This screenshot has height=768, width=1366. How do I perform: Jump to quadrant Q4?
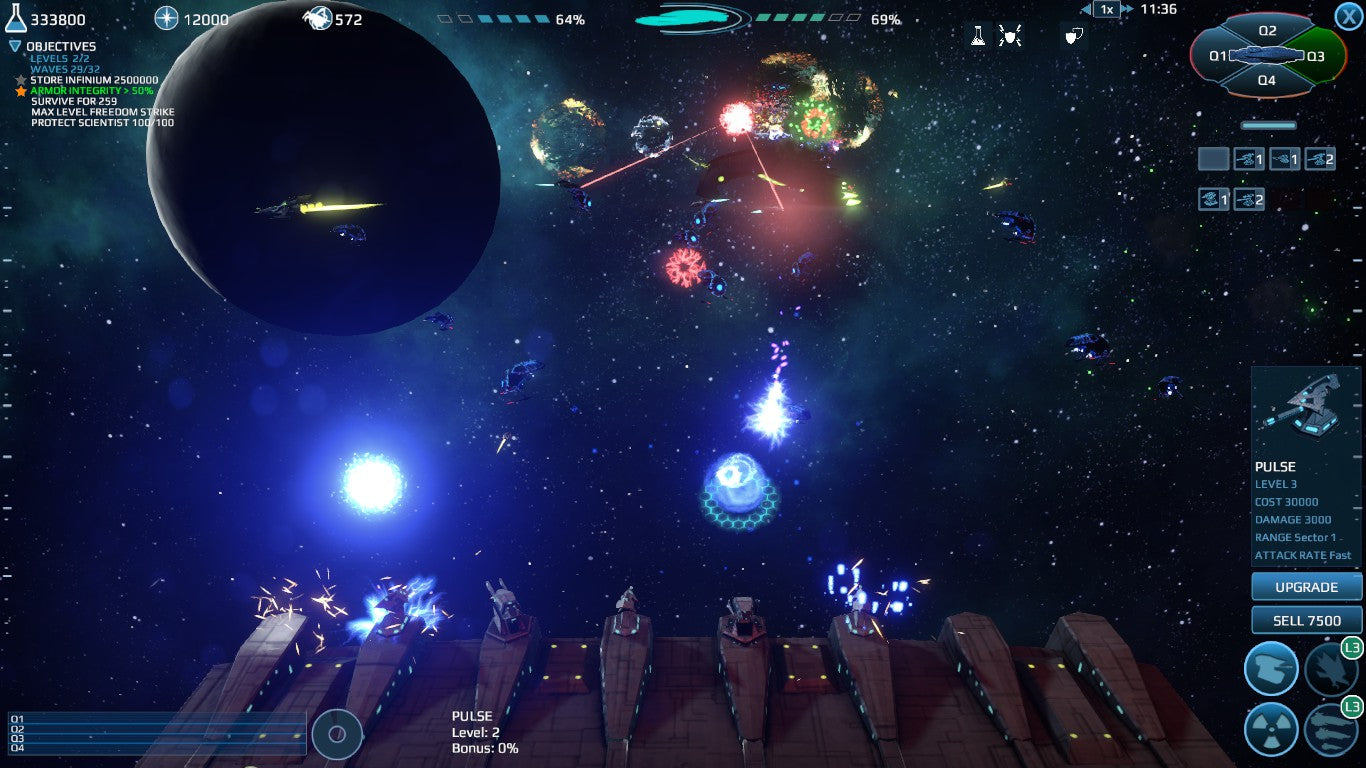point(1267,80)
